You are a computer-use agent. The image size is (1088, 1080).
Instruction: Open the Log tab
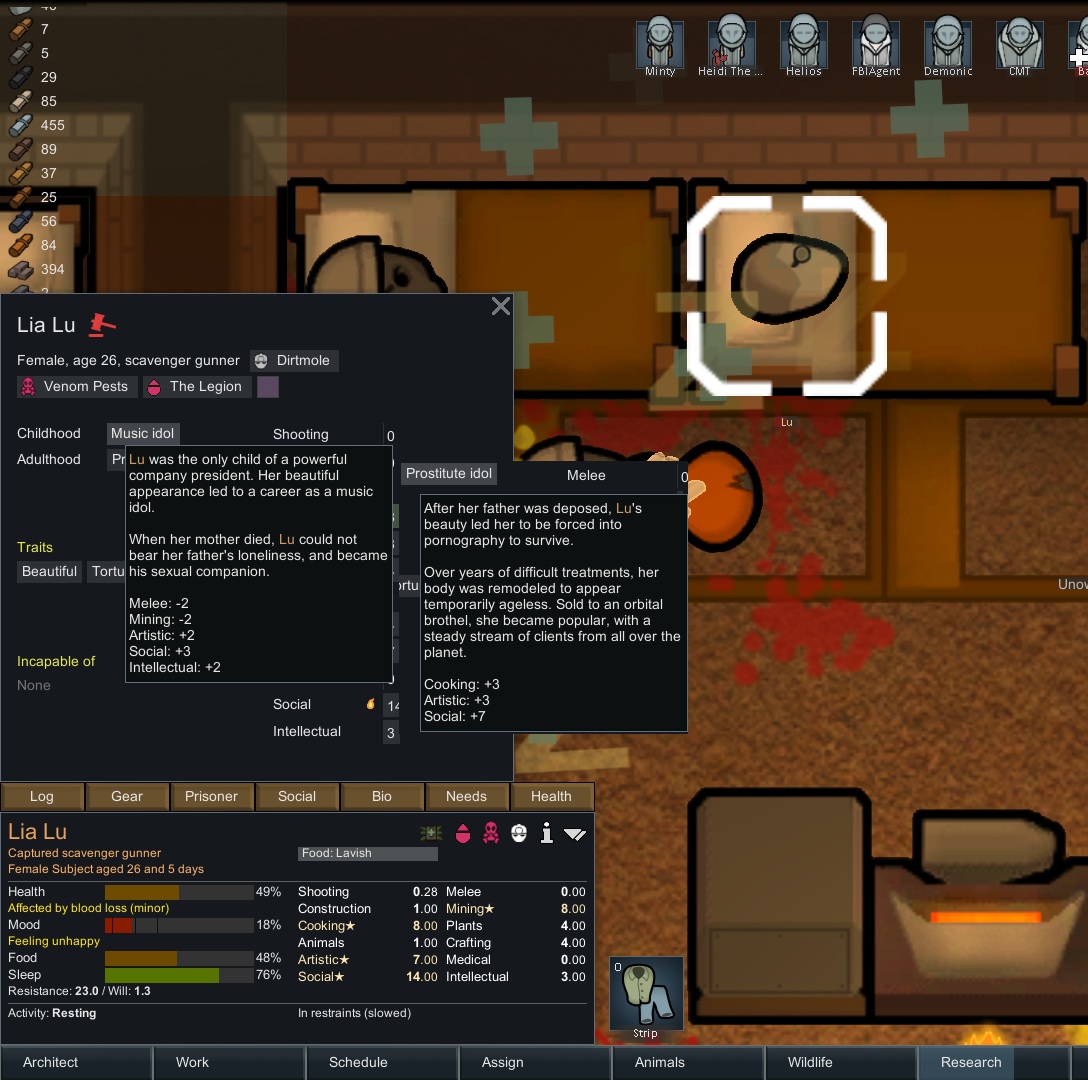[x=42, y=796]
